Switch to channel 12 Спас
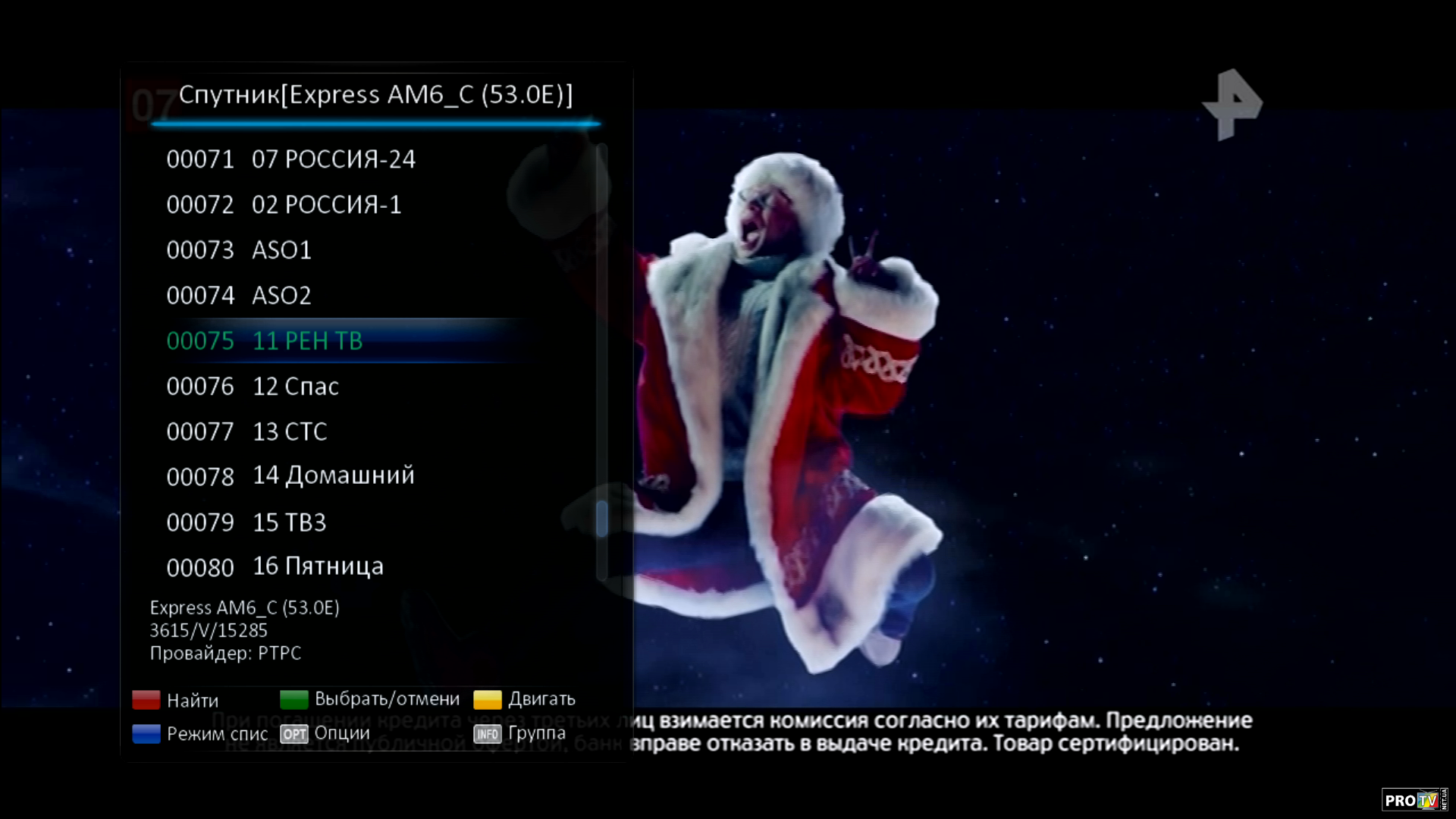 [x=295, y=387]
